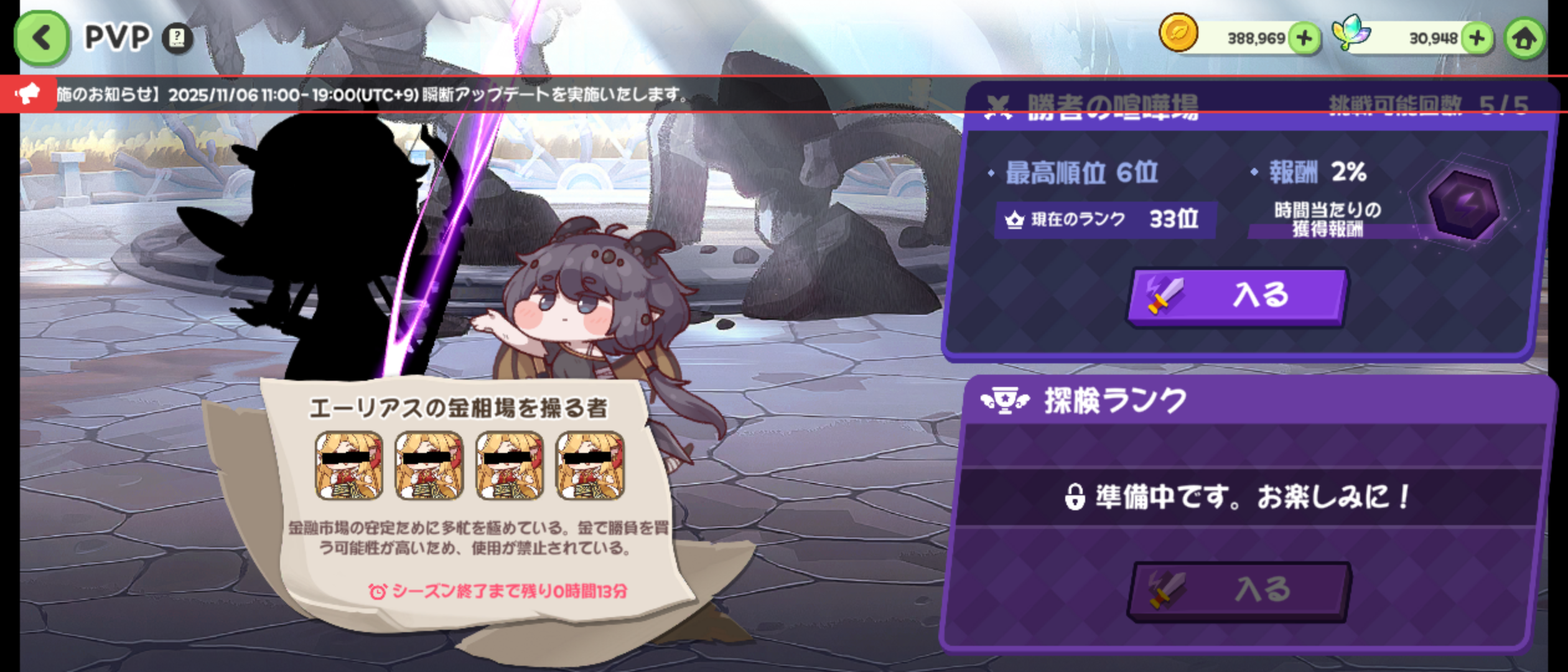Go back with the green arrow button
This screenshot has width=1568, height=672.
point(41,38)
